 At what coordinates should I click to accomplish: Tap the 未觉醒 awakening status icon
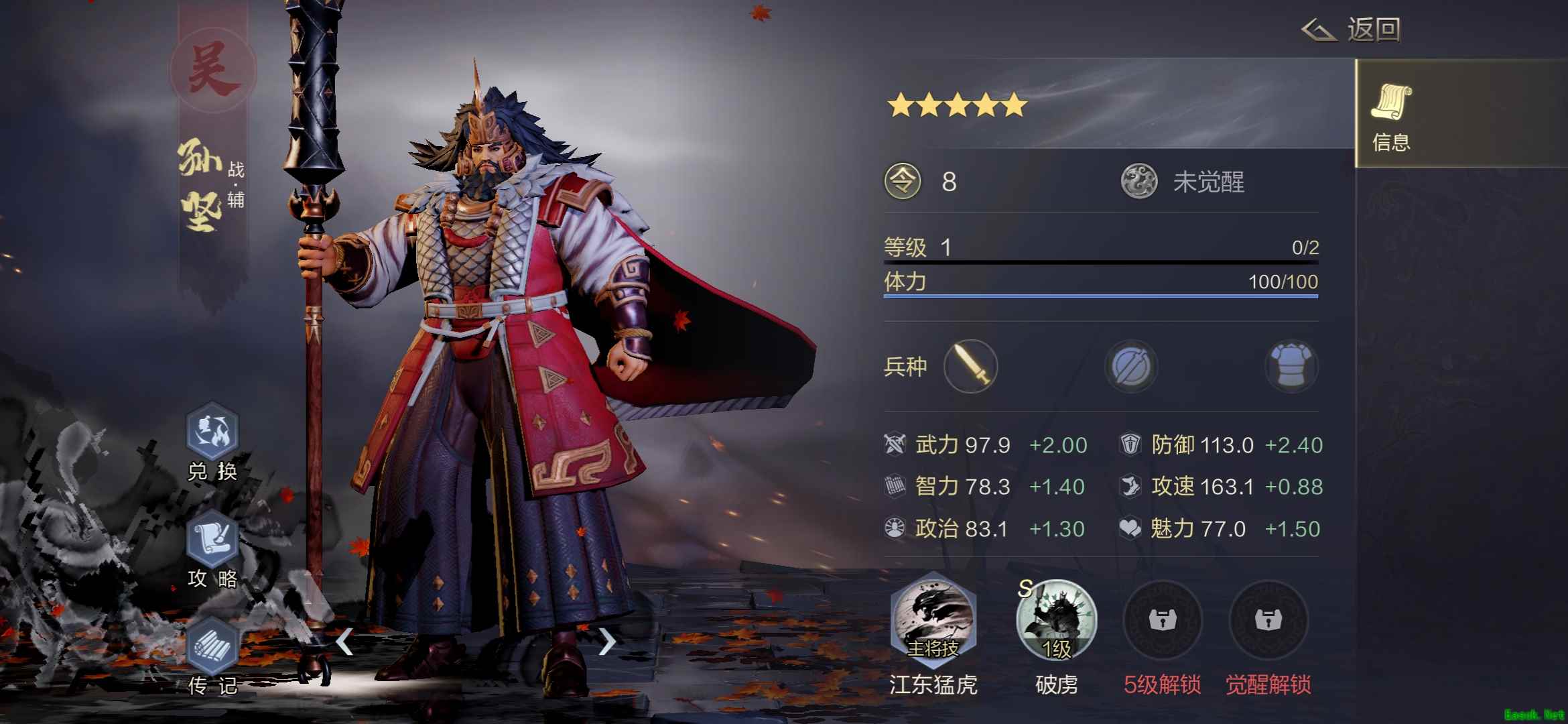click(x=1139, y=182)
